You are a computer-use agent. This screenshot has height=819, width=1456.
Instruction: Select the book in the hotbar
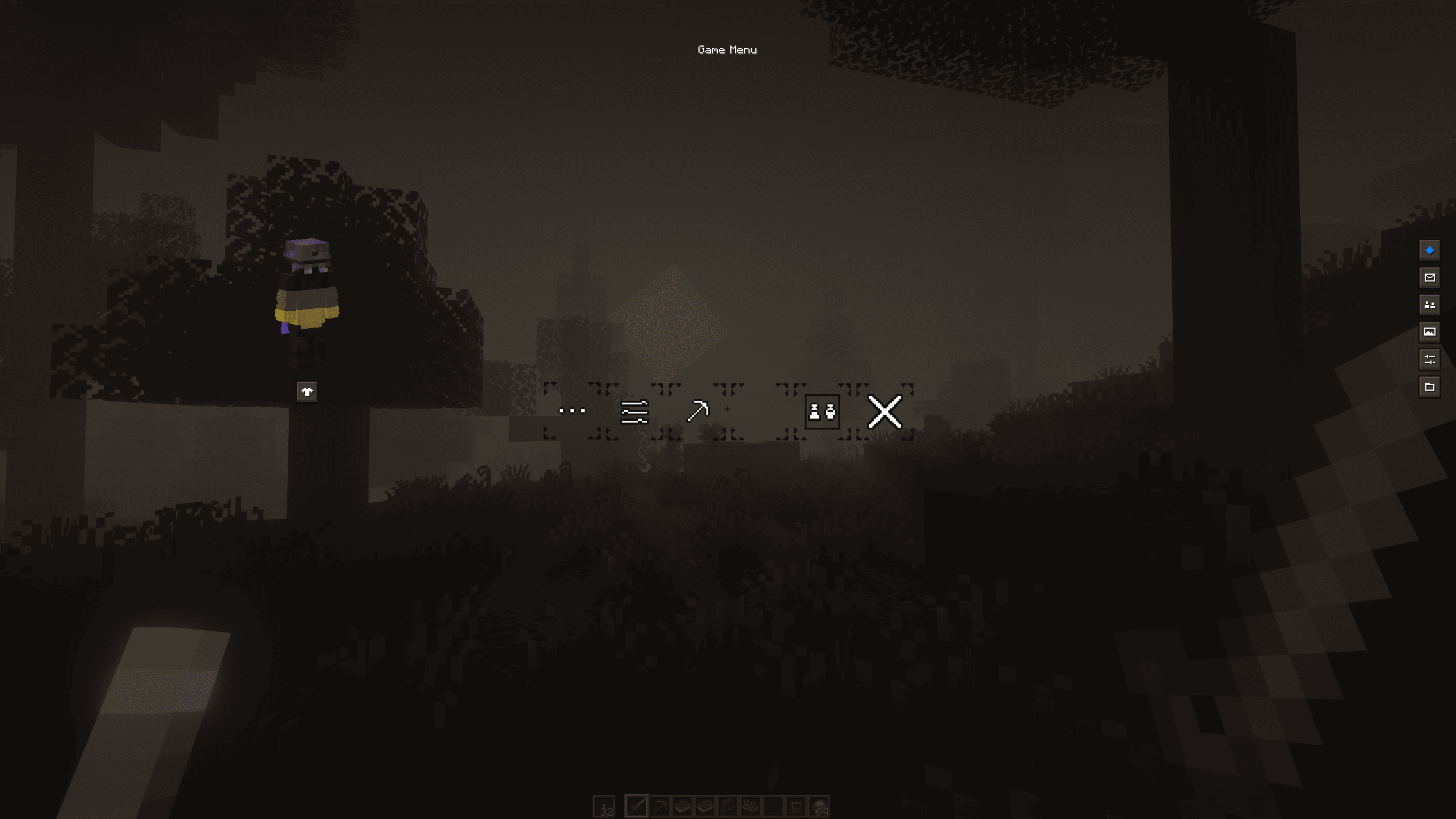704,807
